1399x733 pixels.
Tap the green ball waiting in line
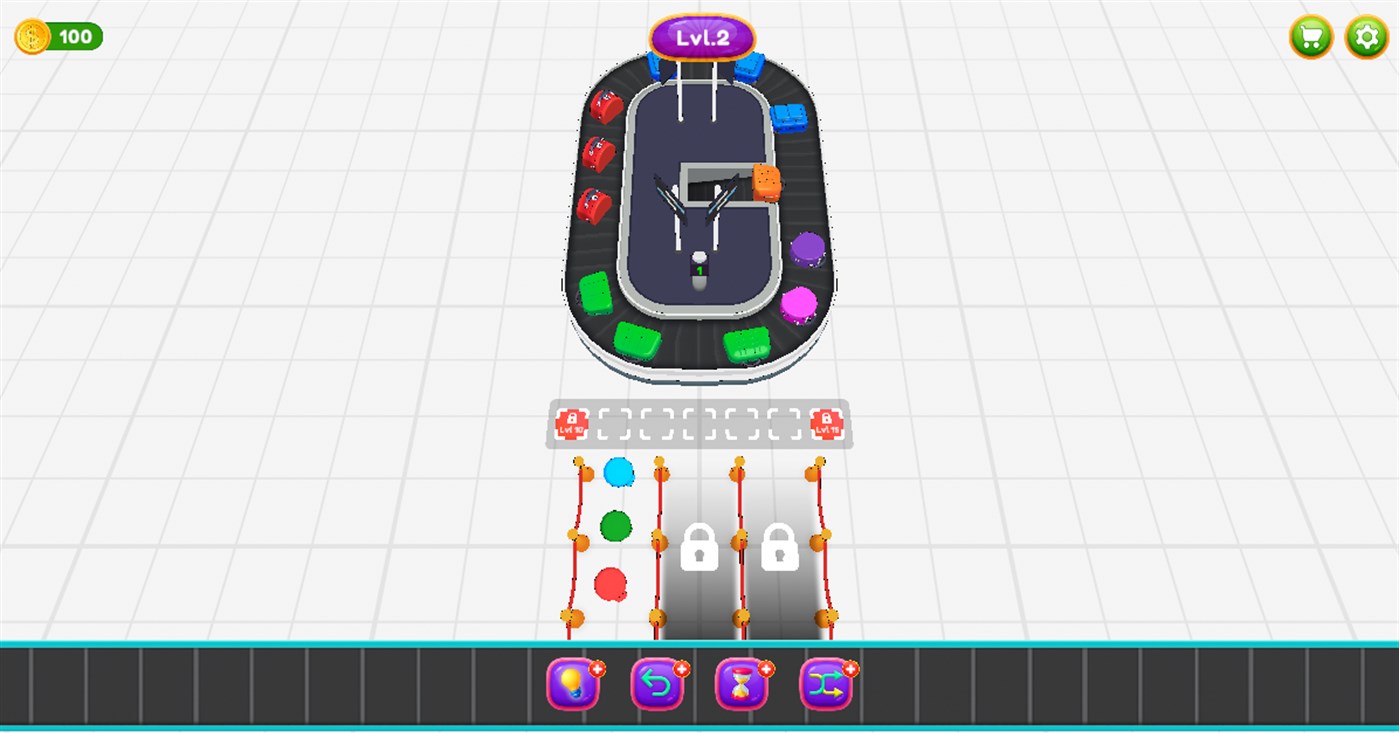tap(615, 524)
